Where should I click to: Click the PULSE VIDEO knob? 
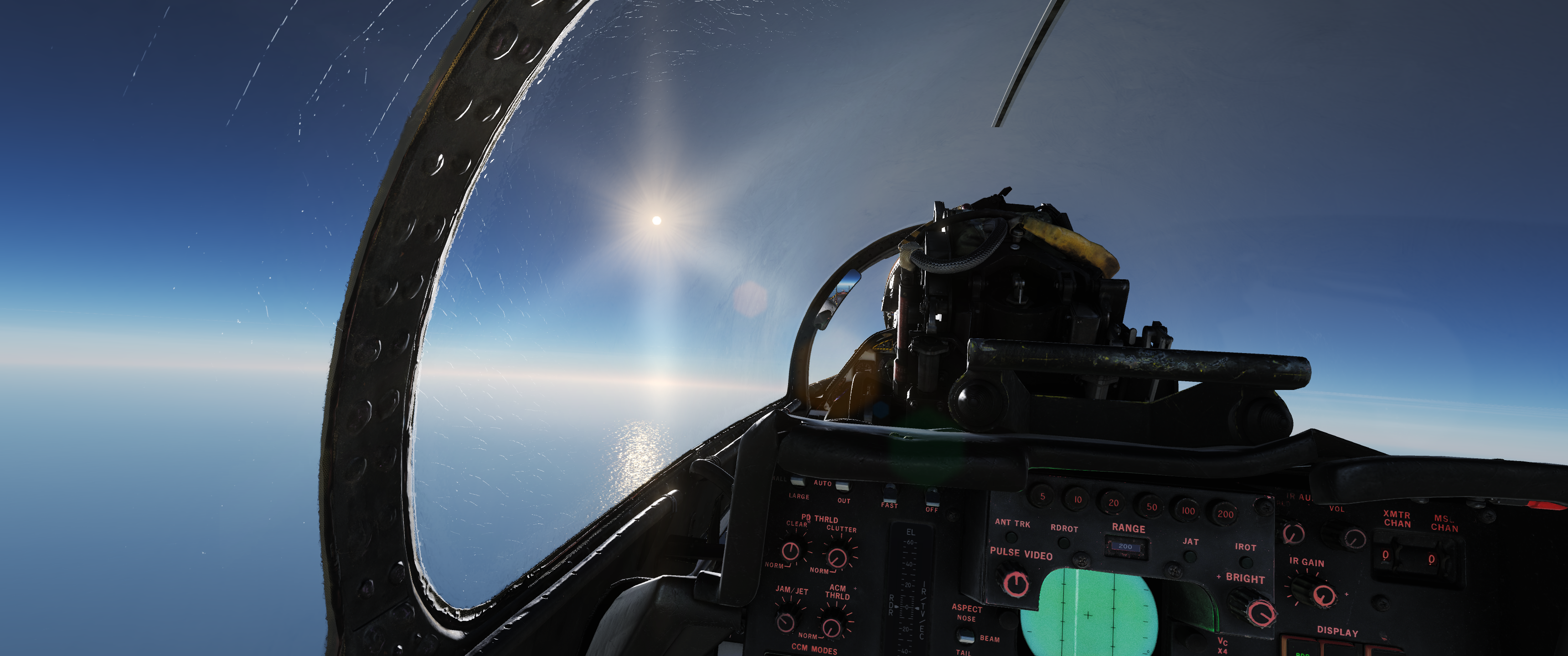1015,582
